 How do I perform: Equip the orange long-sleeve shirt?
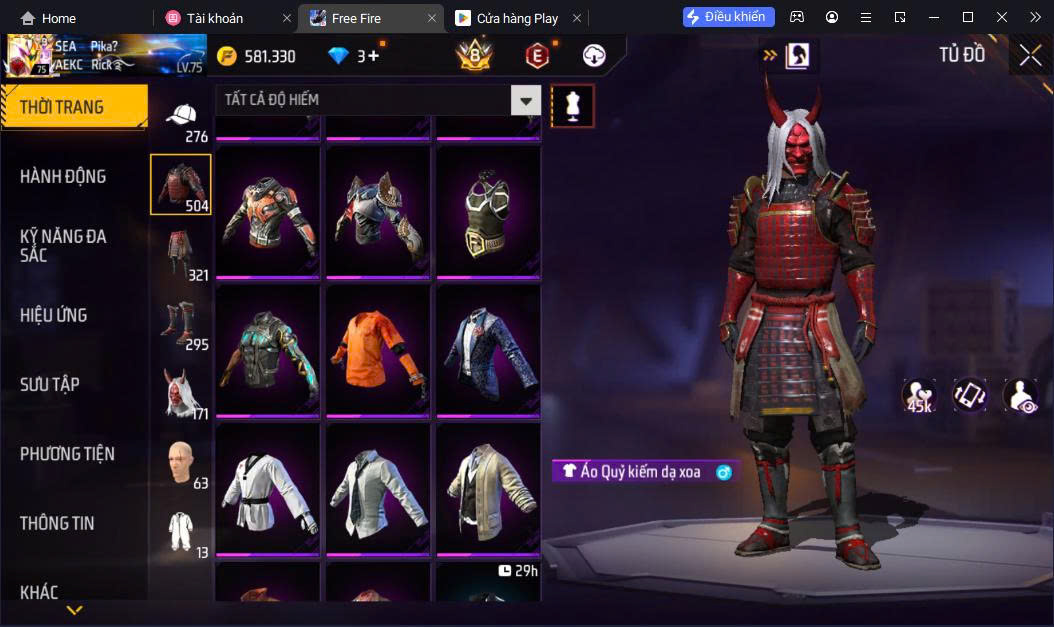(379, 351)
